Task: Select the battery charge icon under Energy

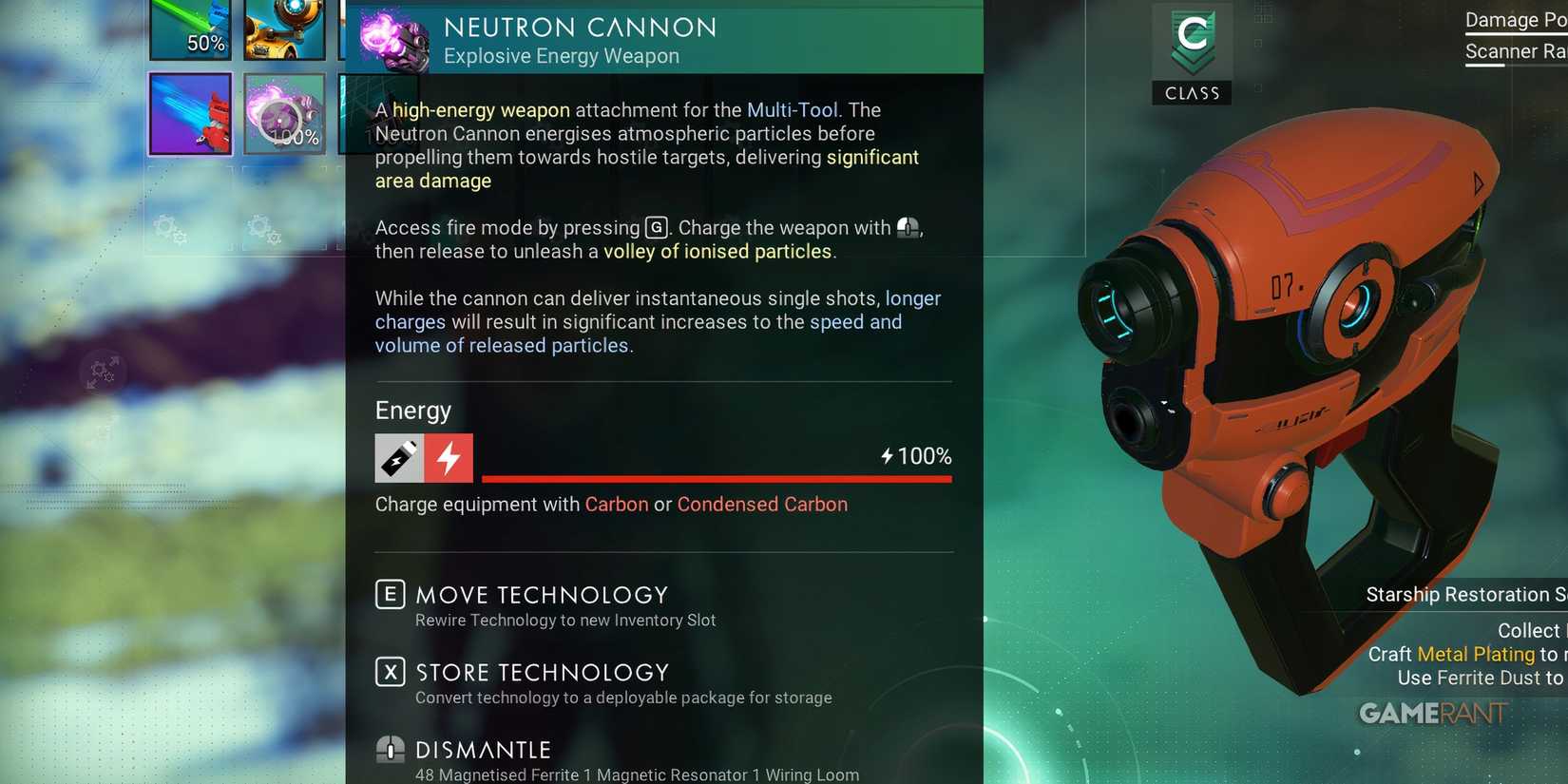Action: click(x=398, y=457)
